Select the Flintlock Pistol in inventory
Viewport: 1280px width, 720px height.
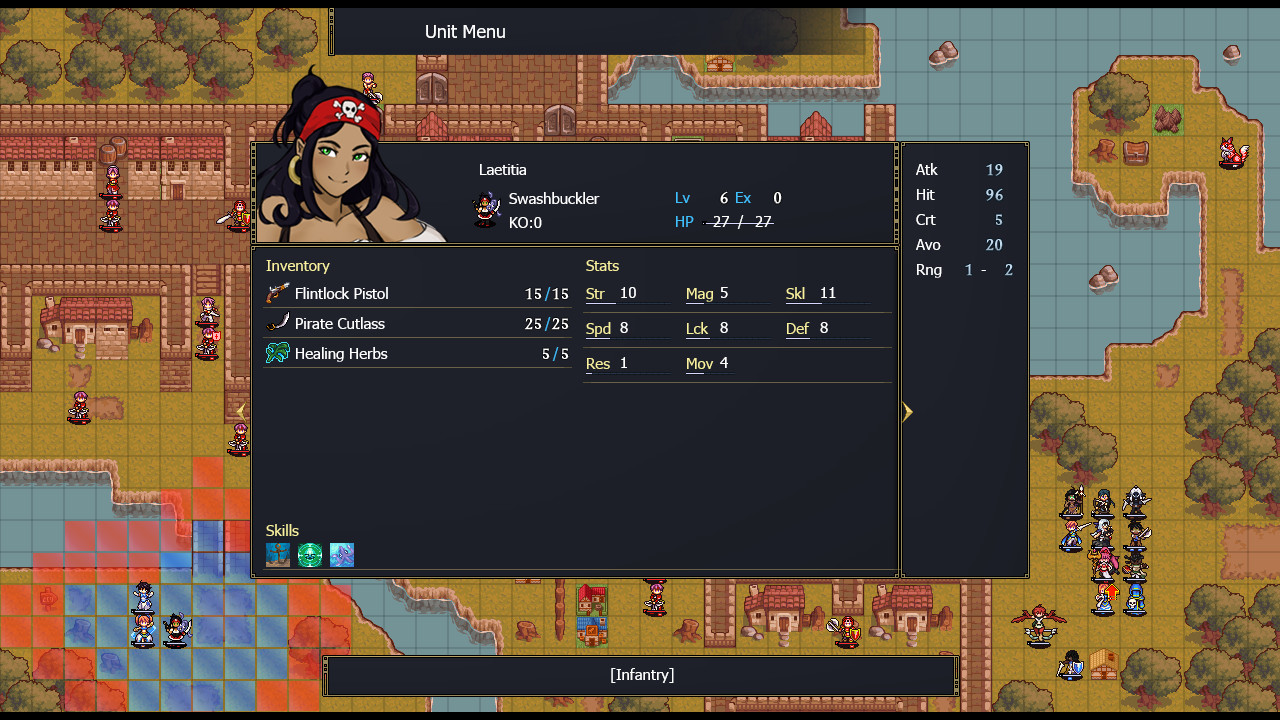pyautogui.click(x=340, y=294)
